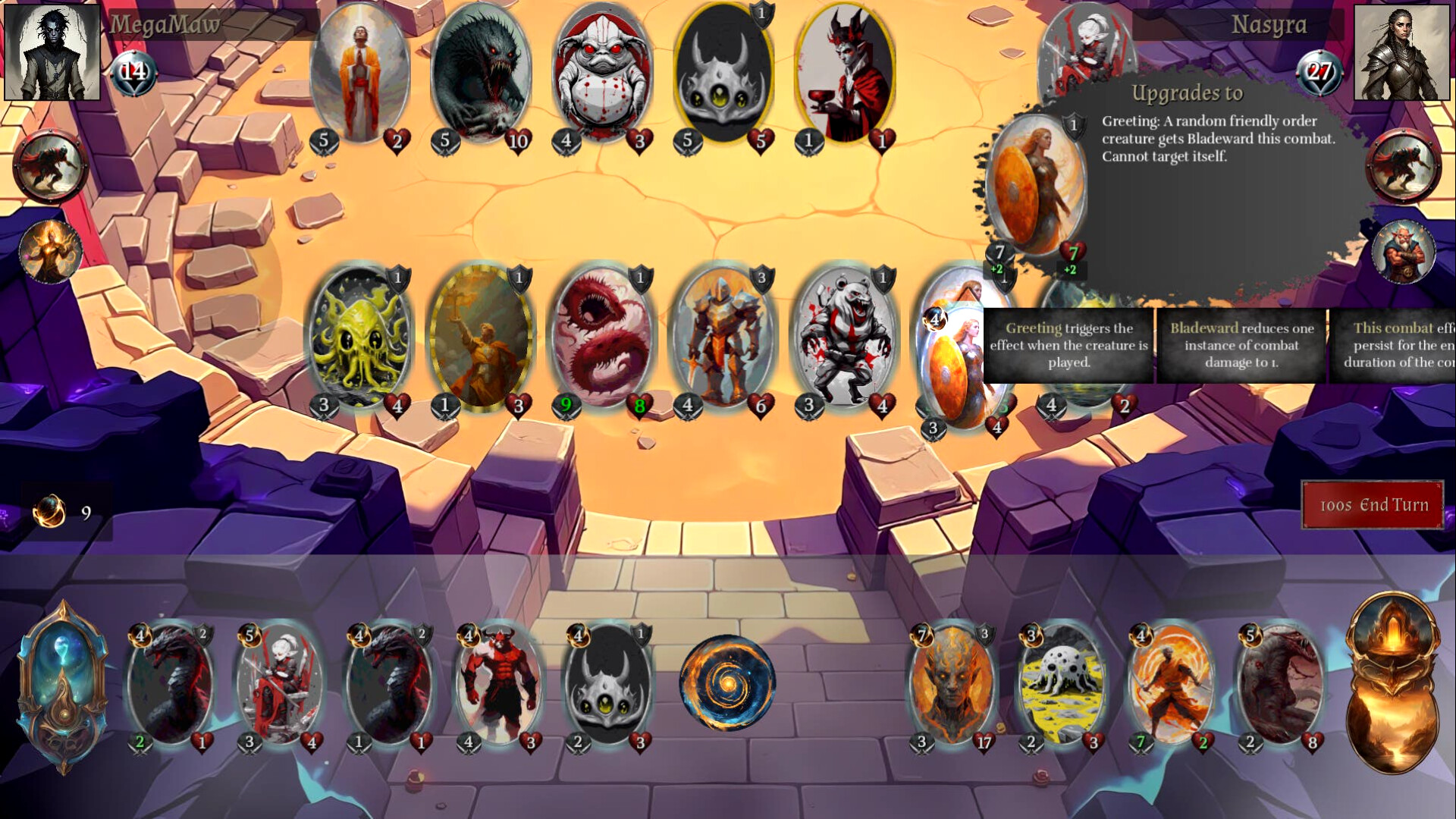Play the blue swirling portal spell from hand
The width and height of the screenshot is (1456, 819).
[730, 682]
